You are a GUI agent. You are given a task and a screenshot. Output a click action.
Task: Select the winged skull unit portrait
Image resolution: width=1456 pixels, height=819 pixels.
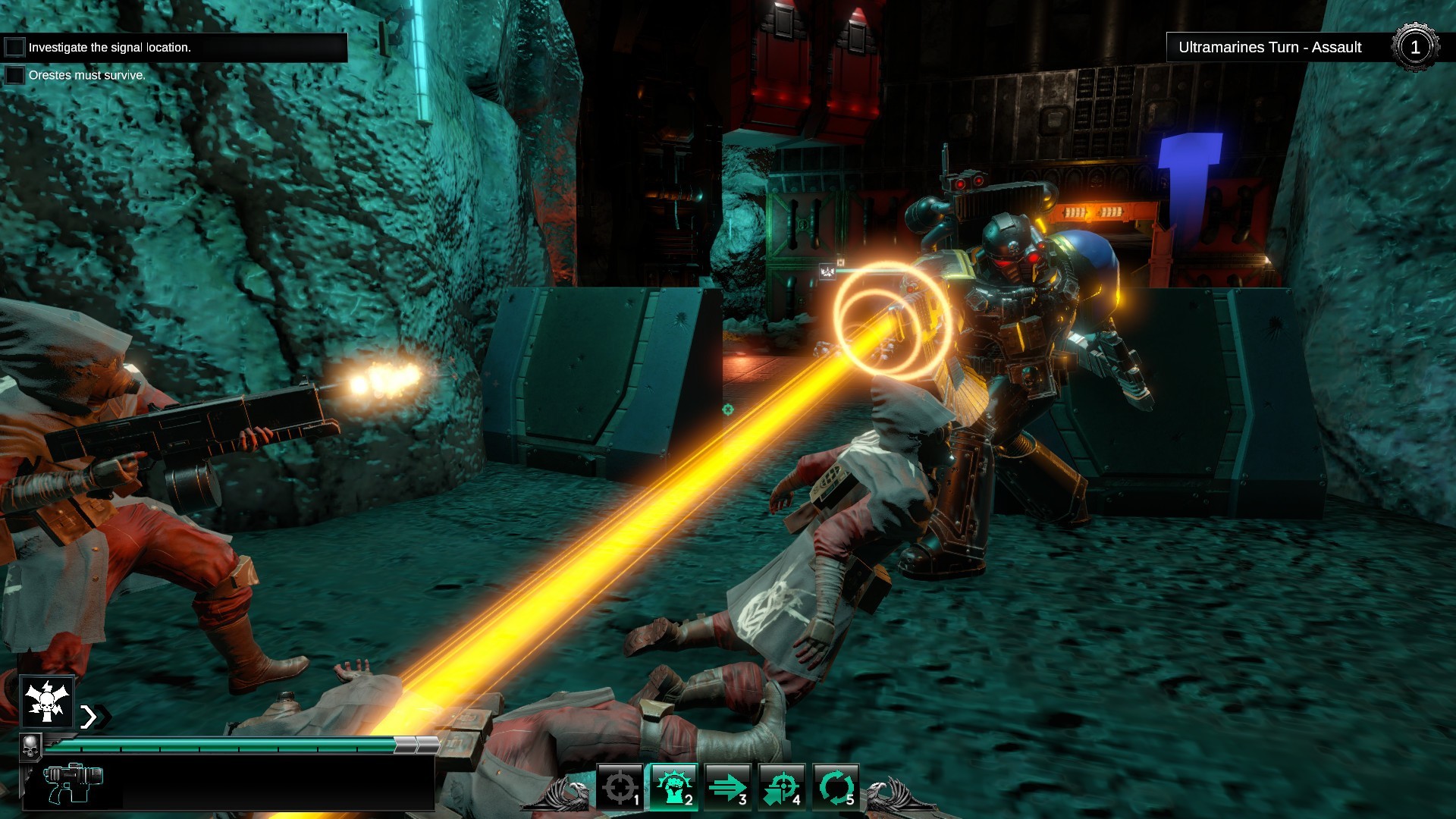(47, 701)
